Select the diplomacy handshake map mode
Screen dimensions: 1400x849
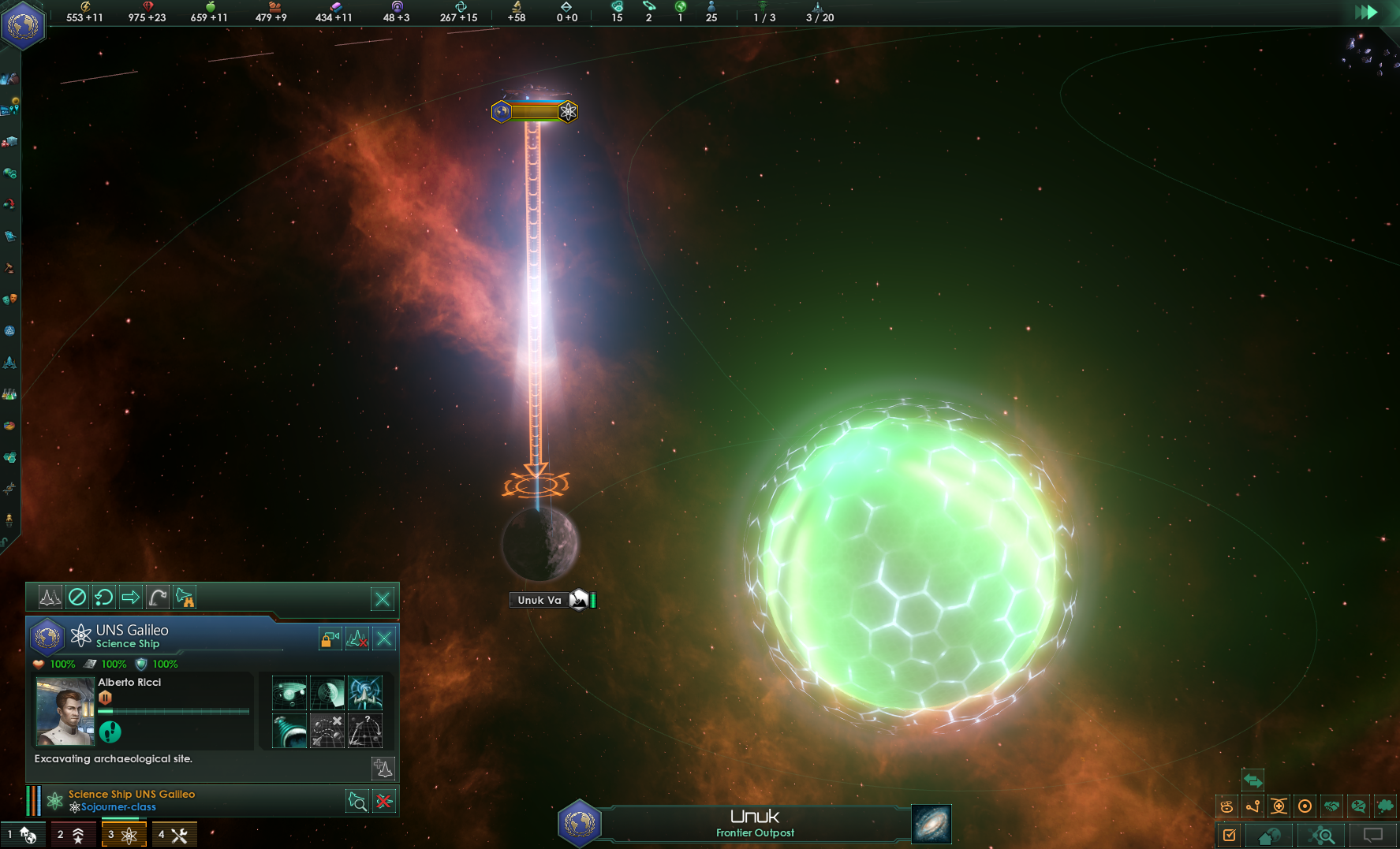tap(1333, 806)
